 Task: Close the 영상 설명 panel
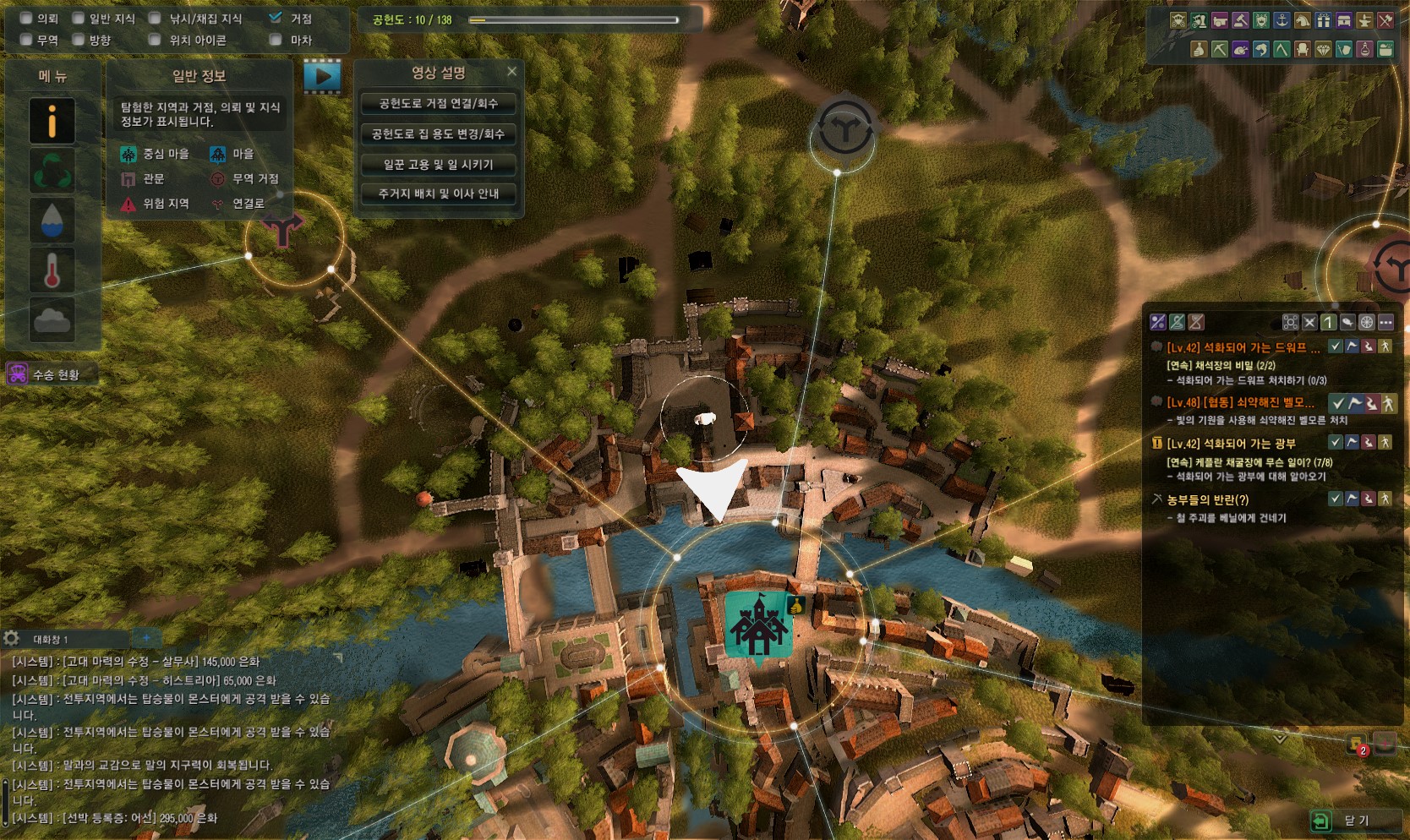click(x=511, y=72)
